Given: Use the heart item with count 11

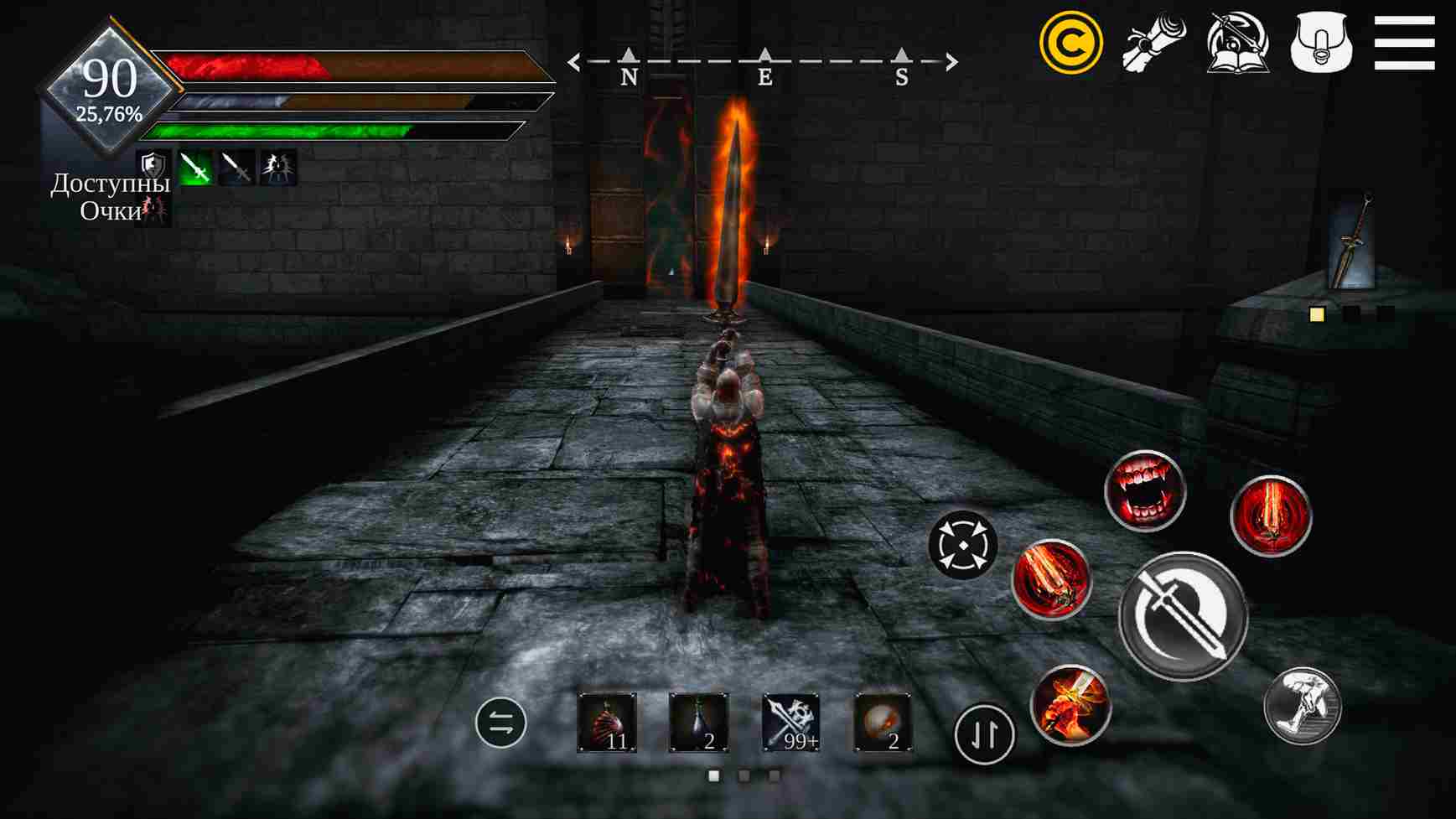Looking at the screenshot, I should (607, 723).
